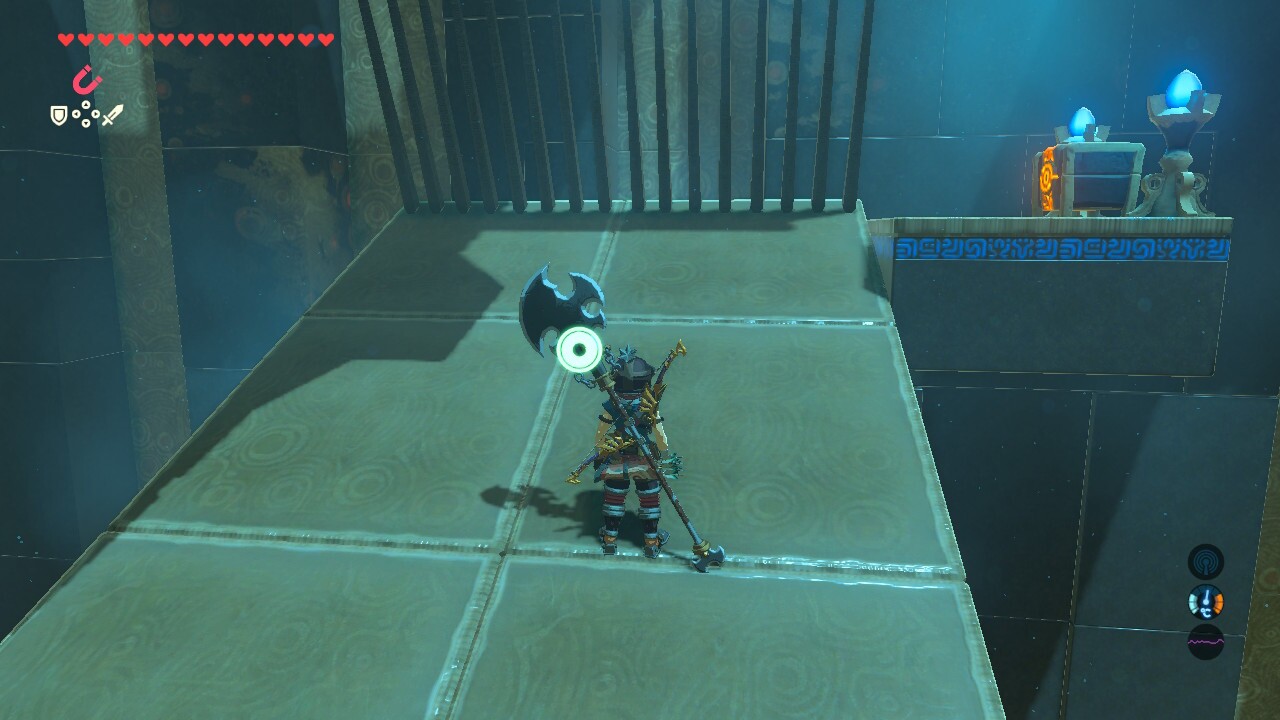Click the d-pad down arrow on the HUD
This screenshot has width=1280, height=720.
pos(86,122)
